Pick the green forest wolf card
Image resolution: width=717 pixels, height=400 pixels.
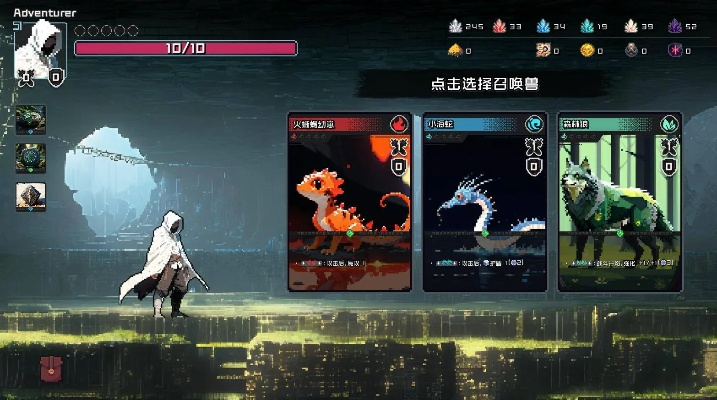[x=619, y=202]
